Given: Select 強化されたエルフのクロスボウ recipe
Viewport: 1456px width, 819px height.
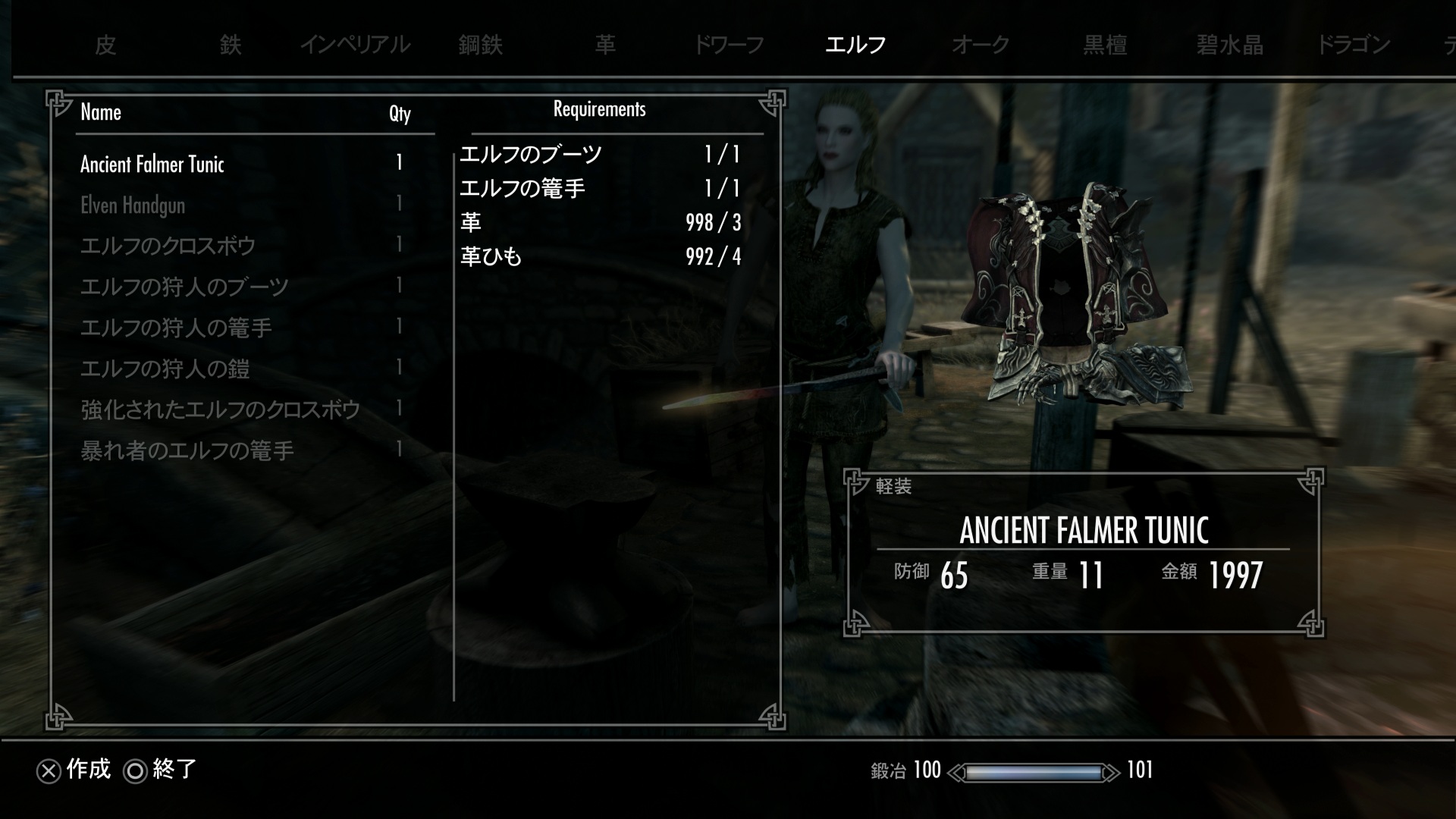Looking at the screenshot, I should tap(220, 410).
